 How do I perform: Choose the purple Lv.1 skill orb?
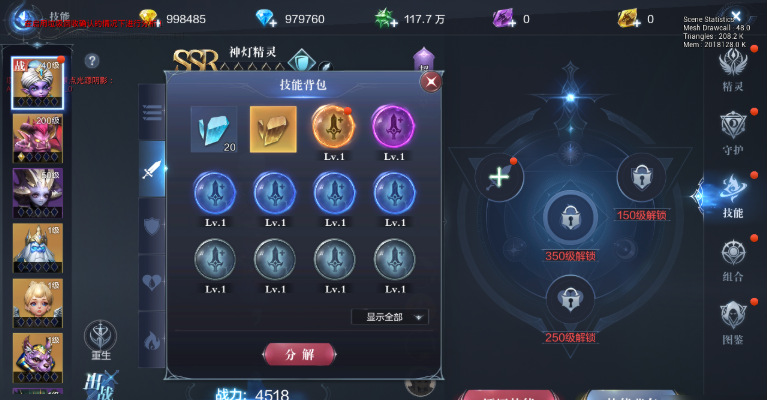click(x=393, y=128)
